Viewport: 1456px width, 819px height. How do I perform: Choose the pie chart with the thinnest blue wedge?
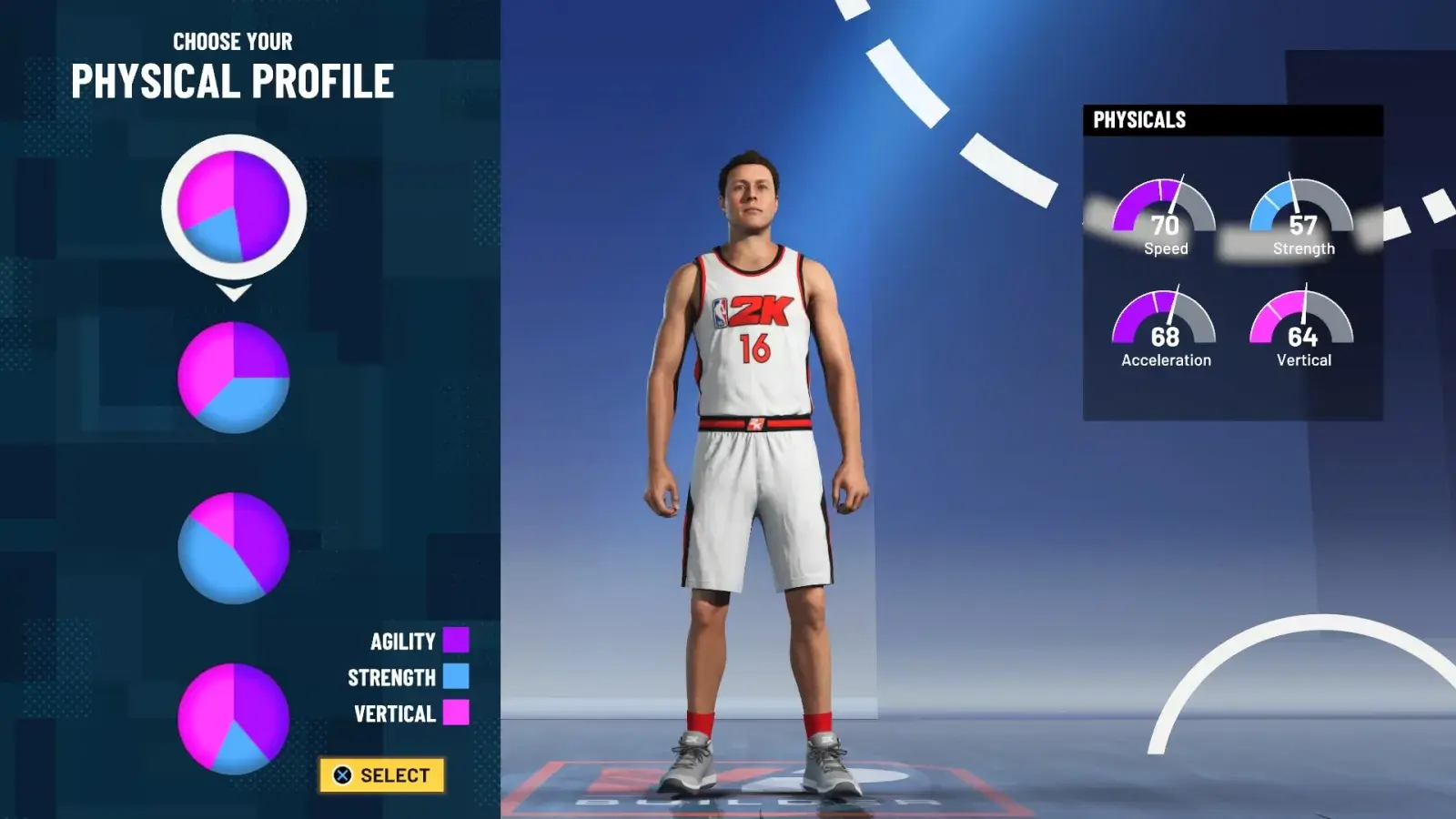tap(234, 719)
